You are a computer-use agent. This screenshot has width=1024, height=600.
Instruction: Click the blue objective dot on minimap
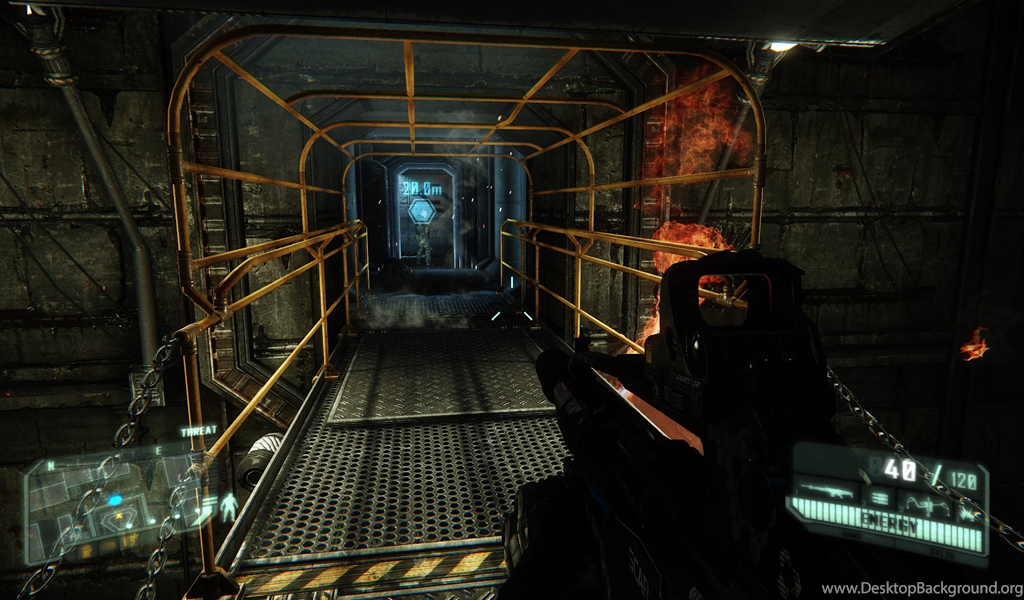point(115,499)
